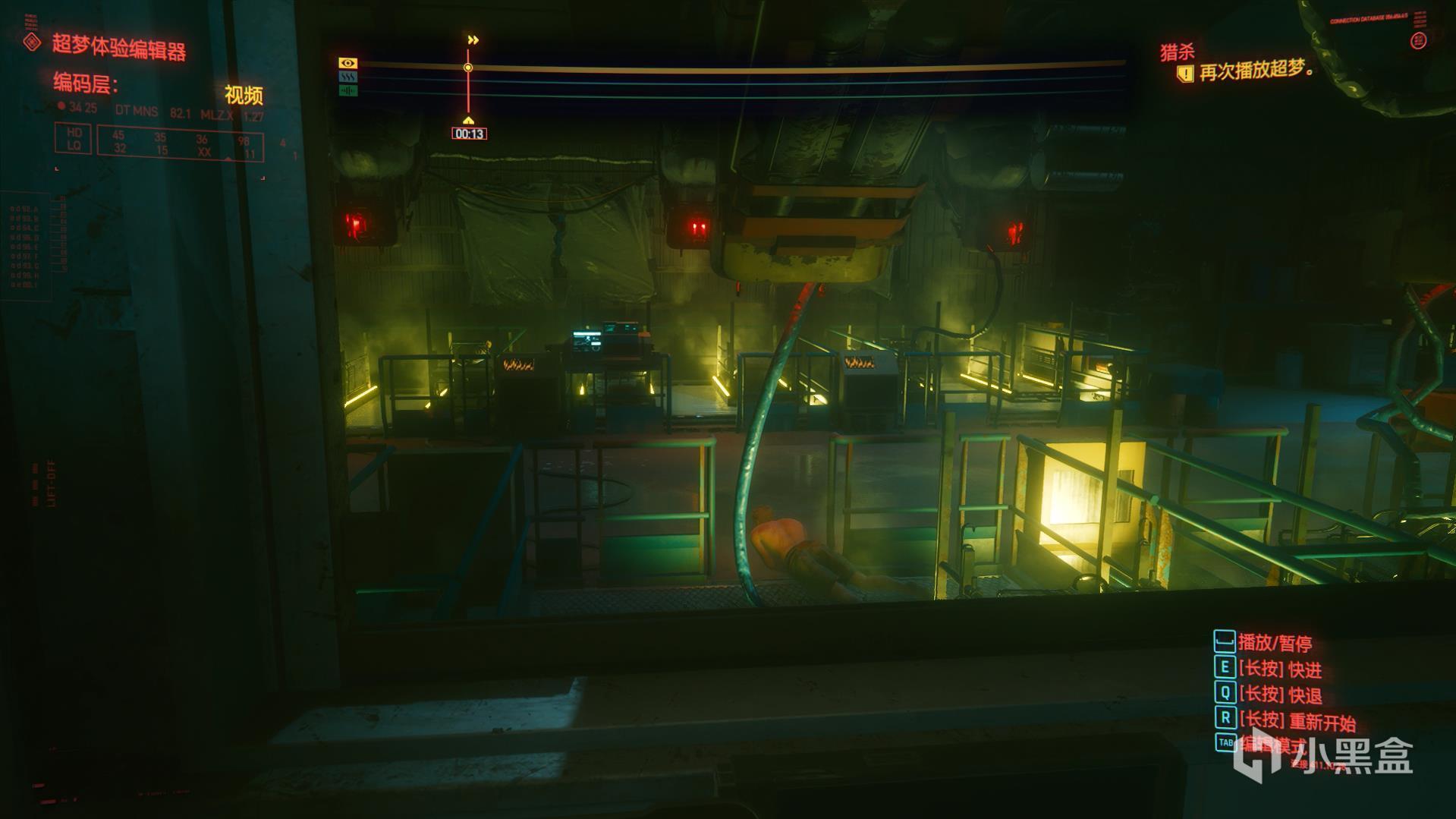Viewport: 1456px width, 819px height.
Task: Click the playhead marker on the timeline
Action: click(x=468, y=68)
